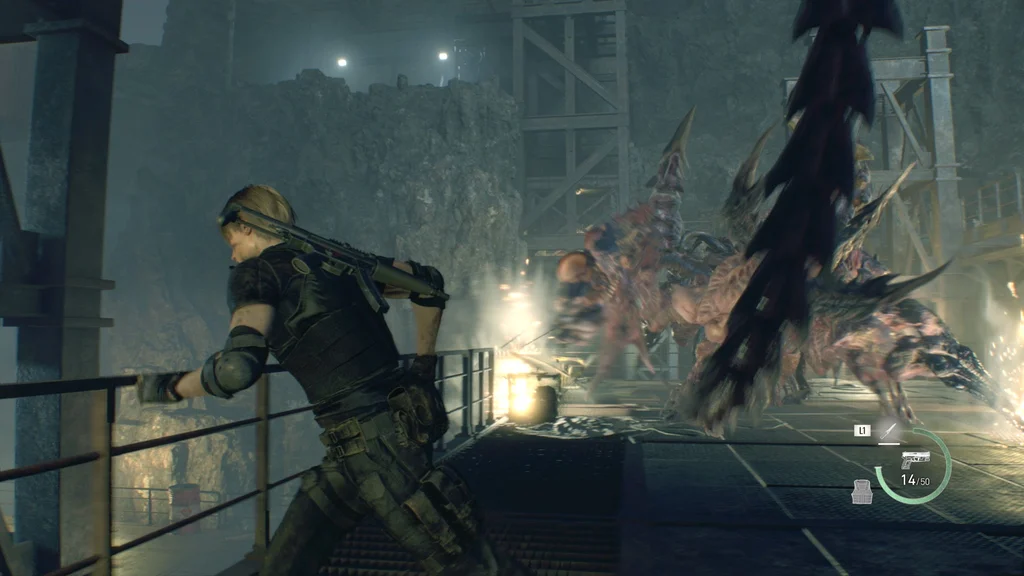Click the equipped handgun icon

(x=914, y=459)
